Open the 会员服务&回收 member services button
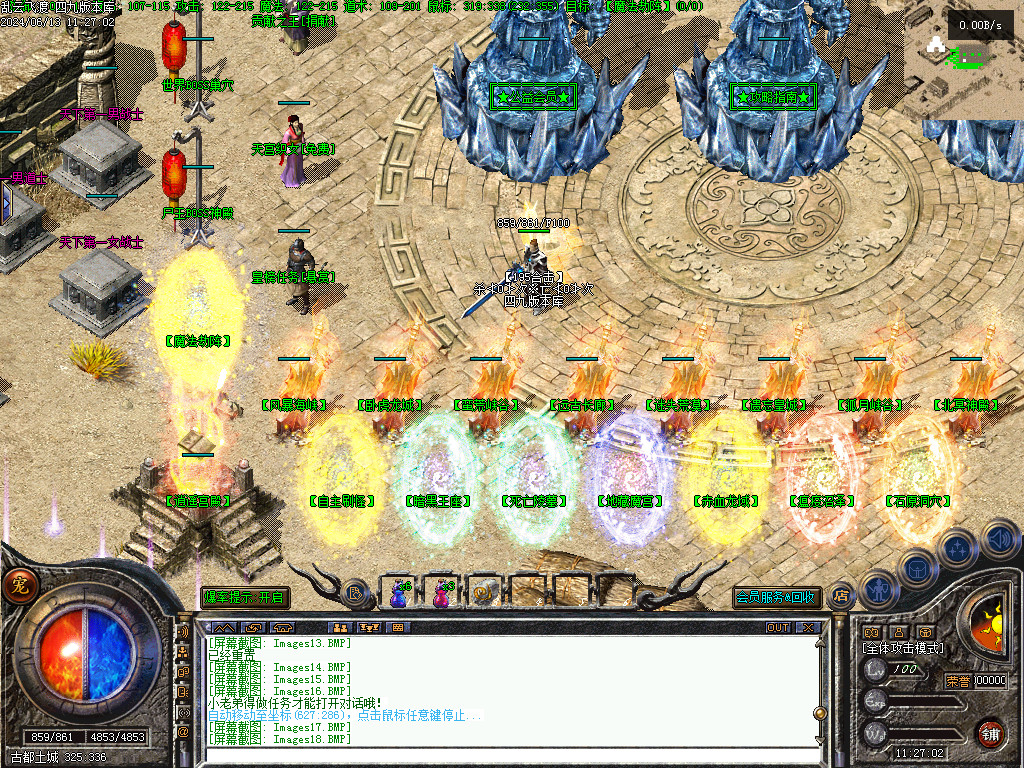1024x768 pixels. [x=776, y=597]
